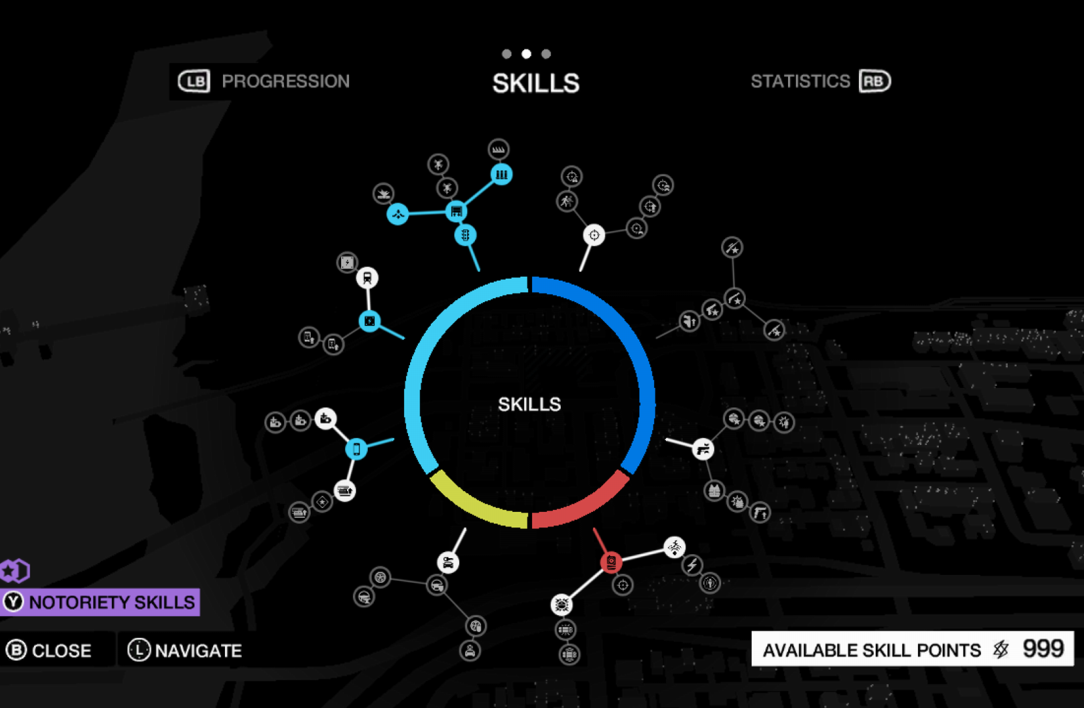Open the Statistics tab
The width and height of the screenshot is (1084, 708).
pyautogui.click(x=820, y=82)
